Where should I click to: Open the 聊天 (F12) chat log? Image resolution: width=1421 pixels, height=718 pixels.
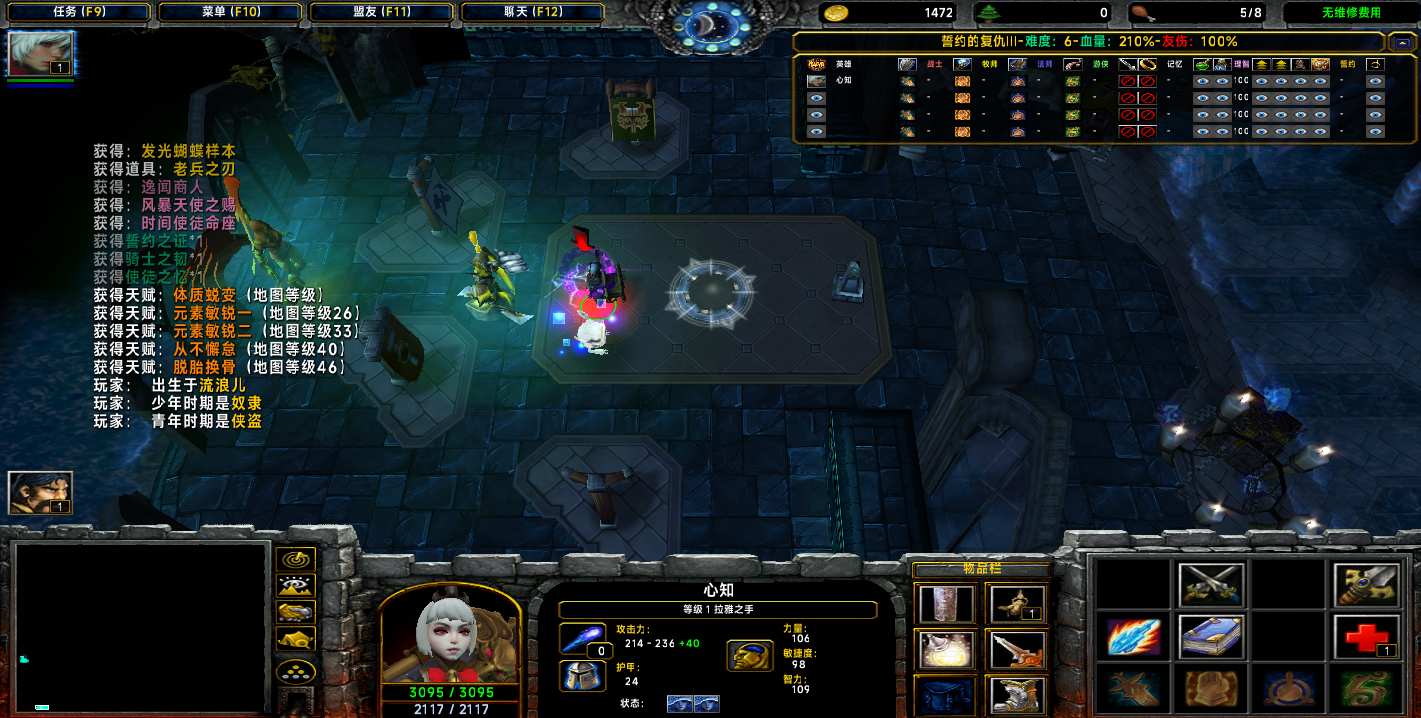(x=532, y=12)
